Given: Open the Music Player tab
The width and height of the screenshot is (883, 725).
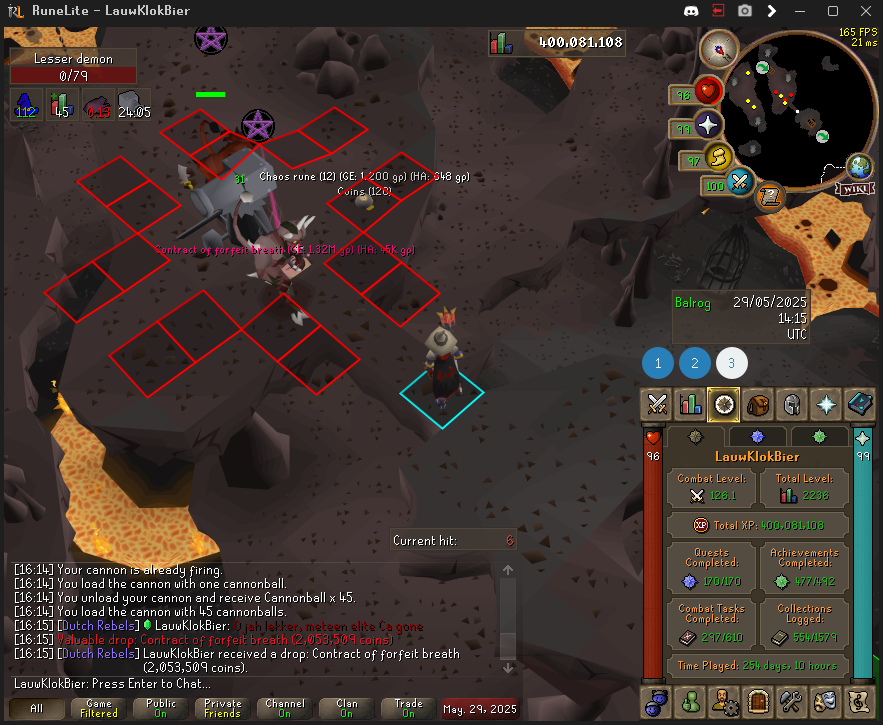Looking at the screenshot, I should click(859, 700).
